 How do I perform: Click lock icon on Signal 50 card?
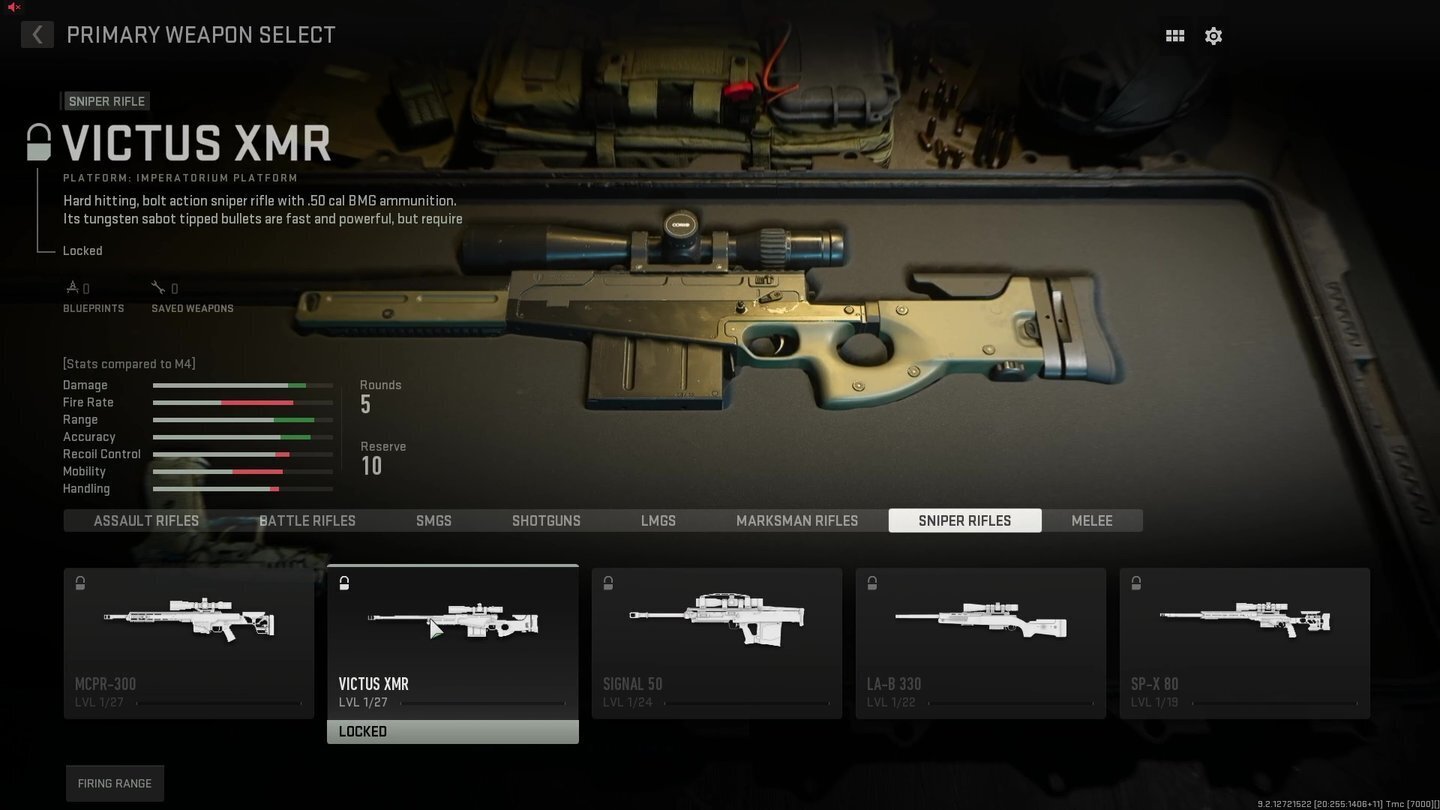[x=608, y=583]
